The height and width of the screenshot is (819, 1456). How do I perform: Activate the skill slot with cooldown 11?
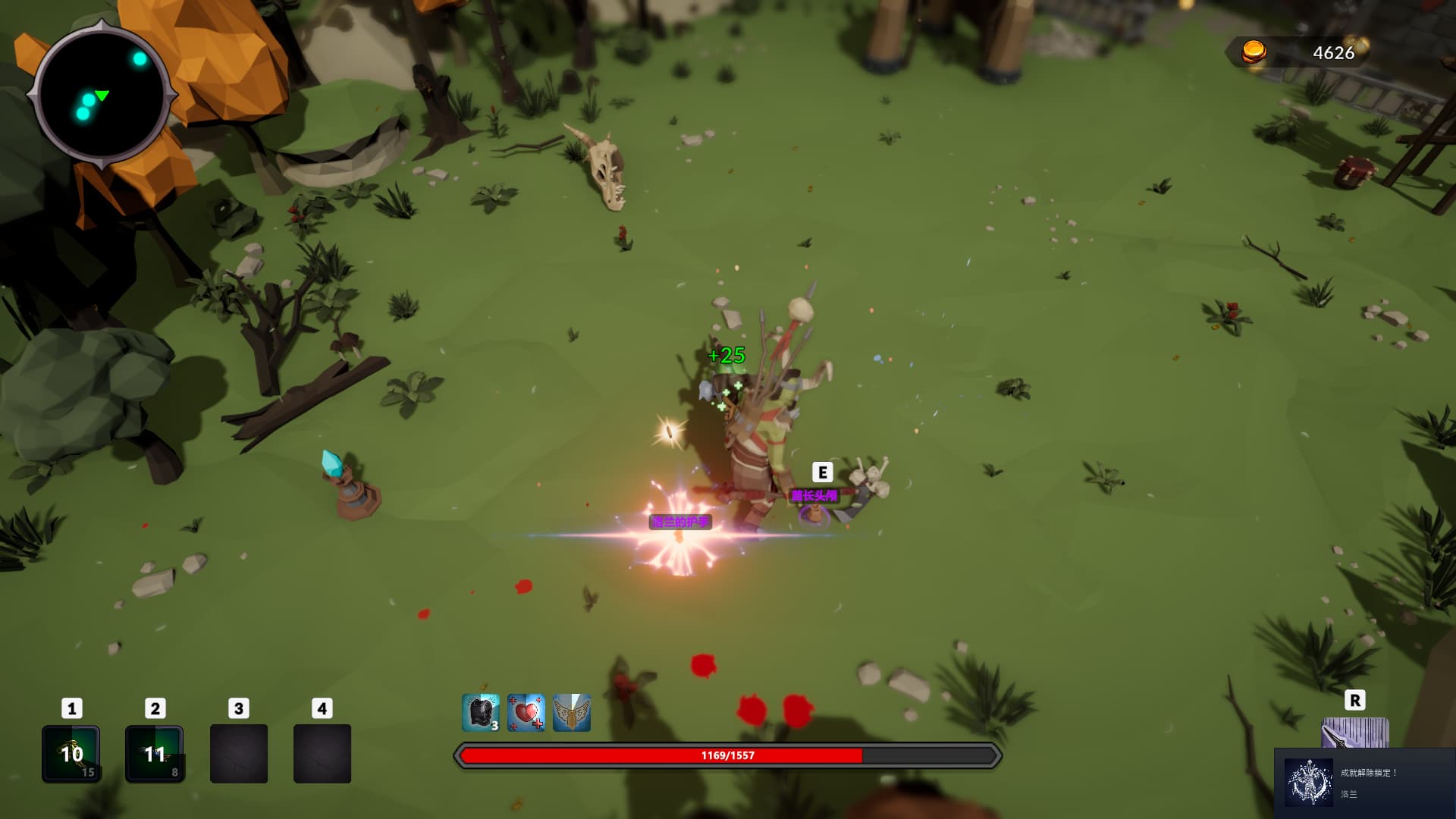click(154, 753)
